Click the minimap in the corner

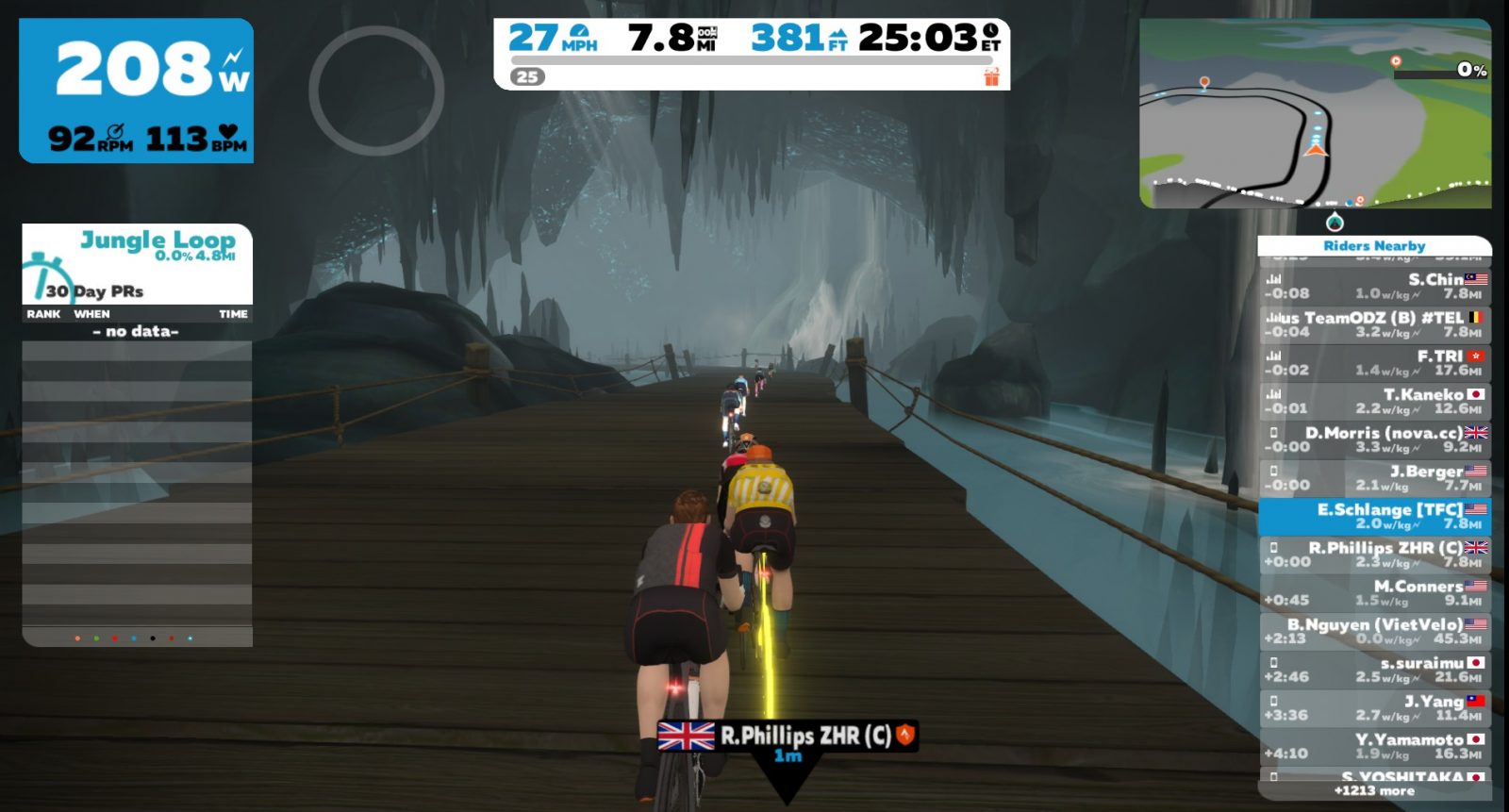[x=1315, y=113]
